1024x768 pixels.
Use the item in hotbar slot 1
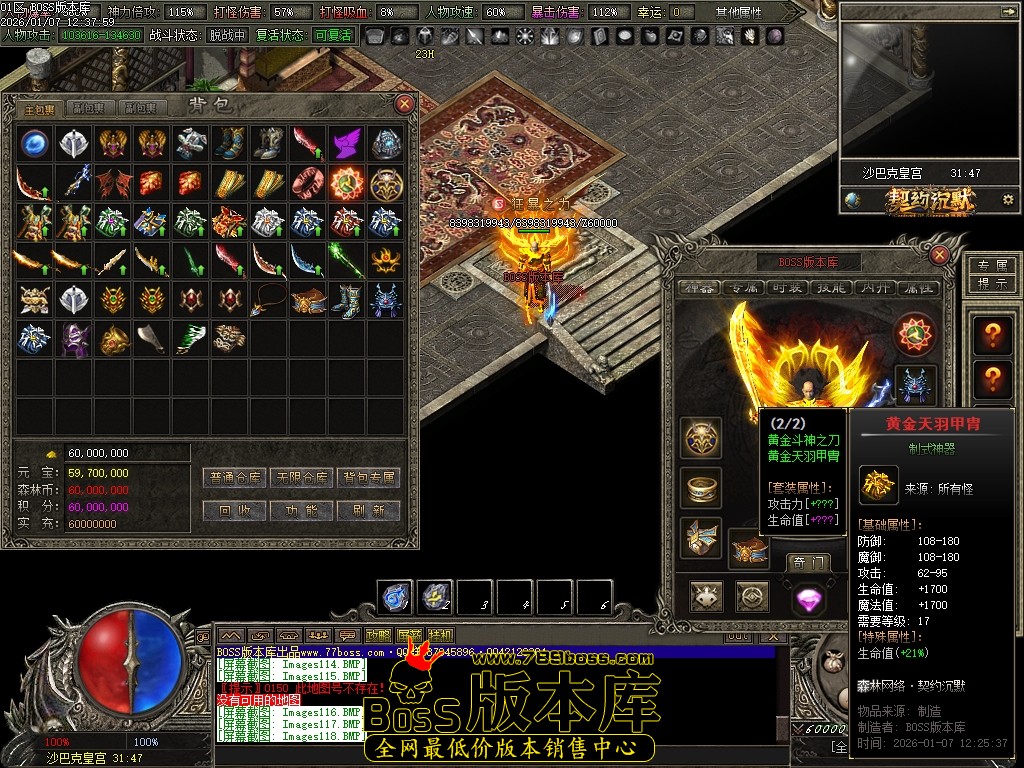[395, 597]
